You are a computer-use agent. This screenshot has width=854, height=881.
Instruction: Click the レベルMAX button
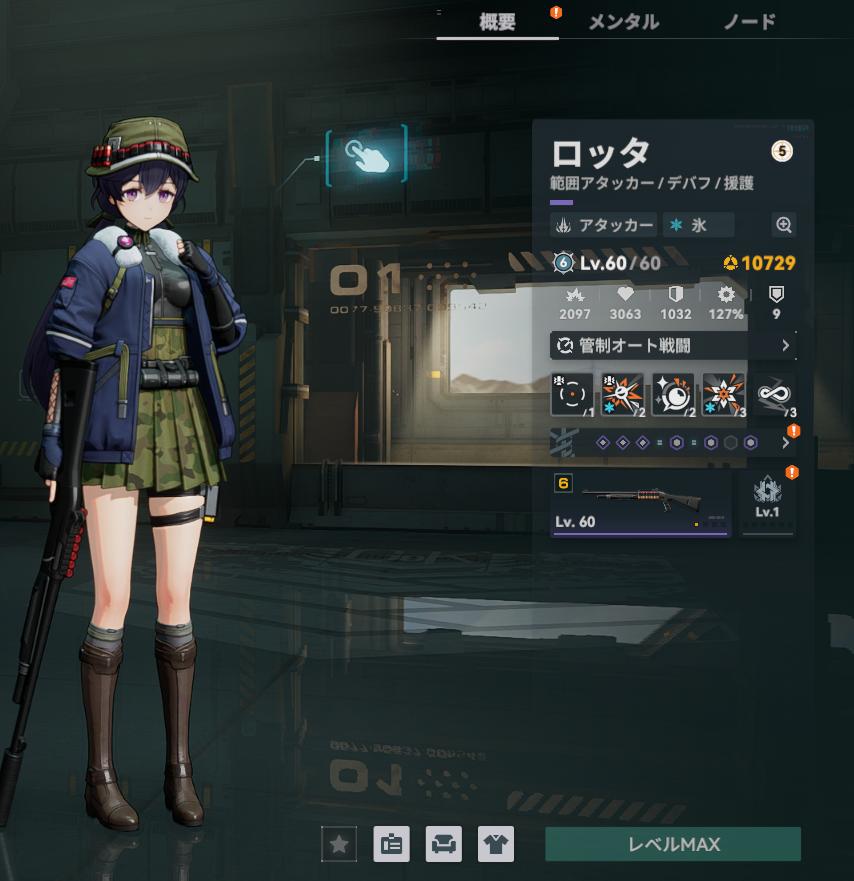tap(673, 844)
